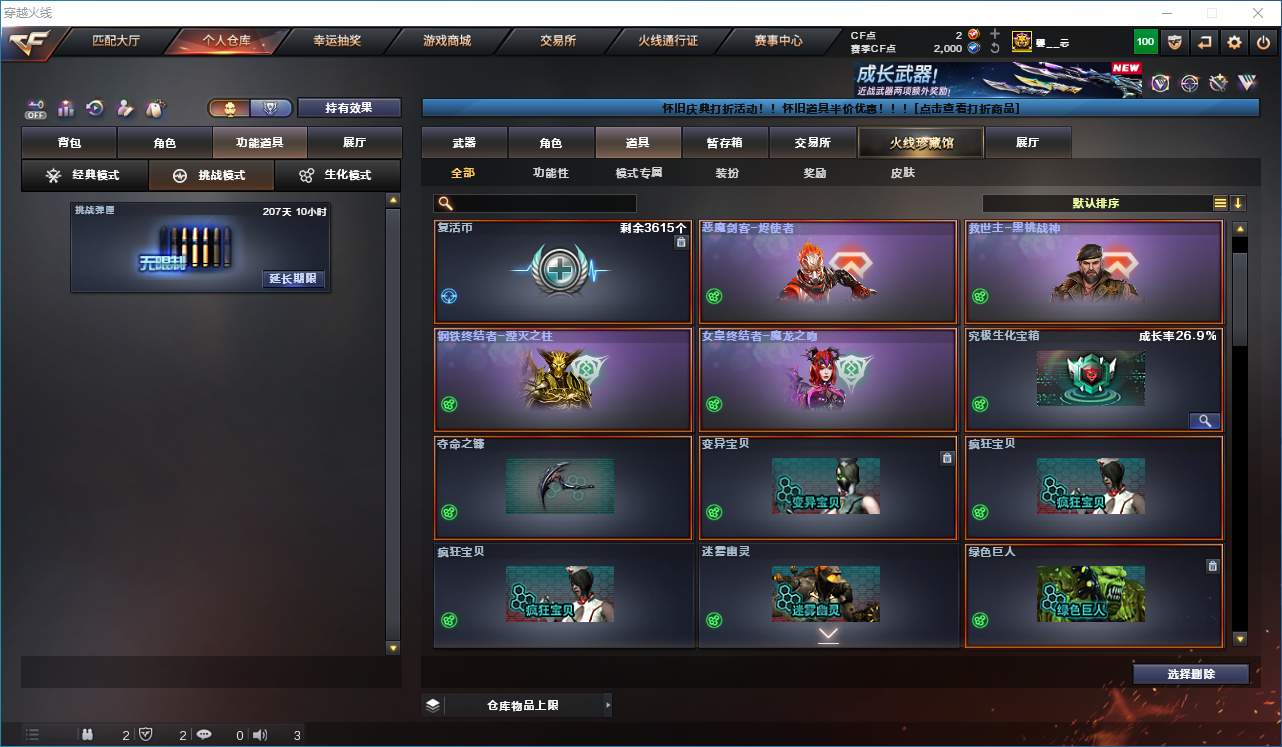Screen dimensions: 1282x747
Task: Switch to the 武器 tab
Action: 464,143
